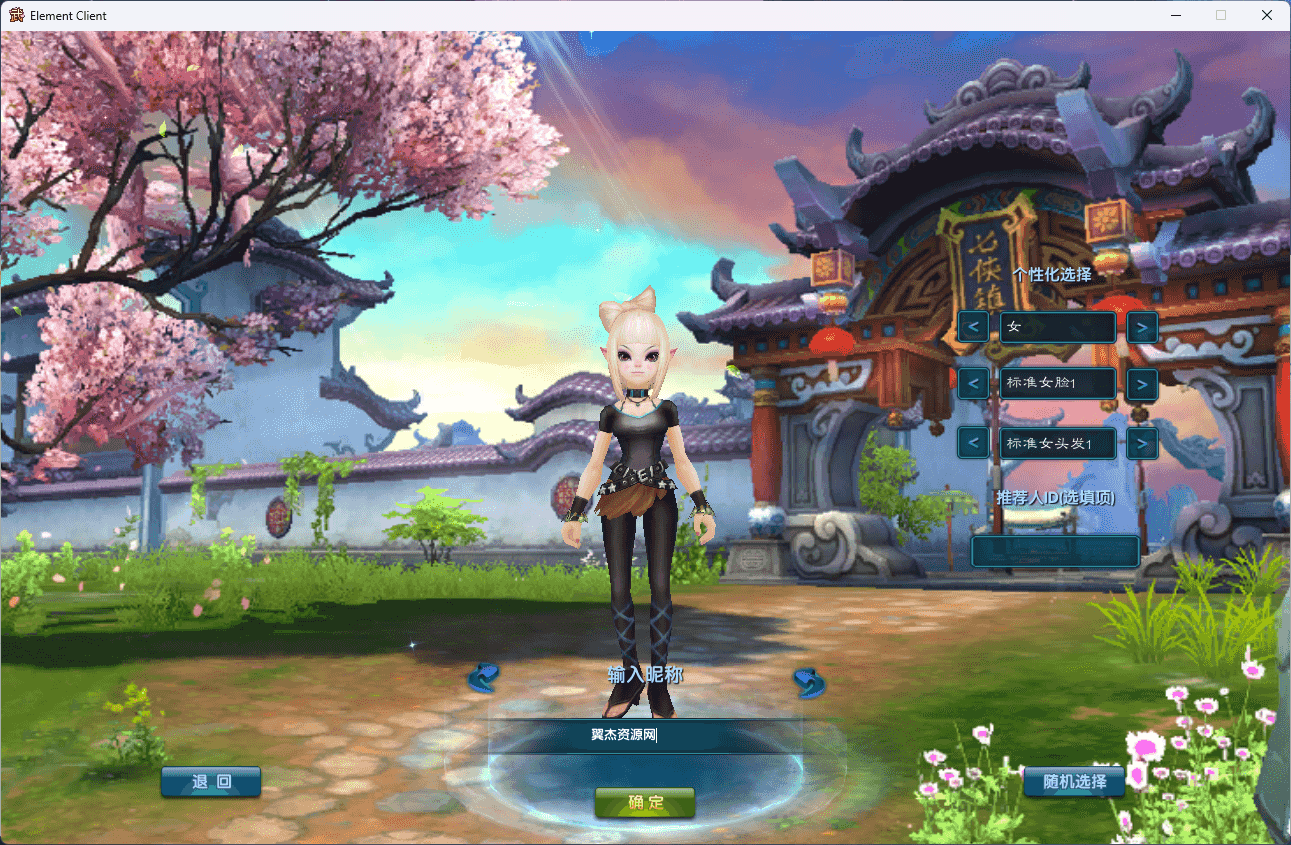The width and height of the screenshot is (1291, 845).
Task: Switch gender with the left arrow beside 女
Action: coord(973,326)
